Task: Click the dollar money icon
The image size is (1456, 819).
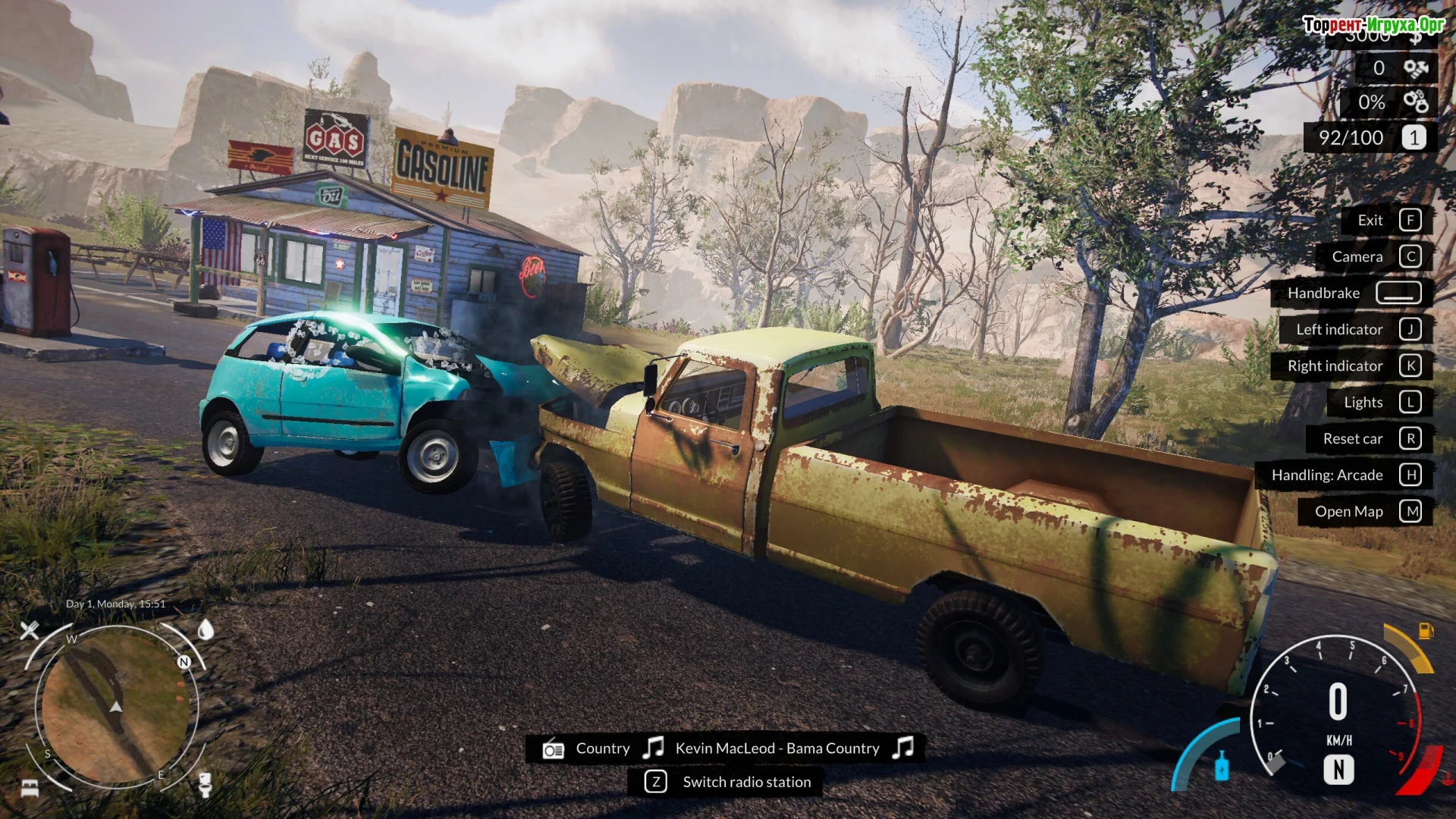Action: pos(1415,39)
